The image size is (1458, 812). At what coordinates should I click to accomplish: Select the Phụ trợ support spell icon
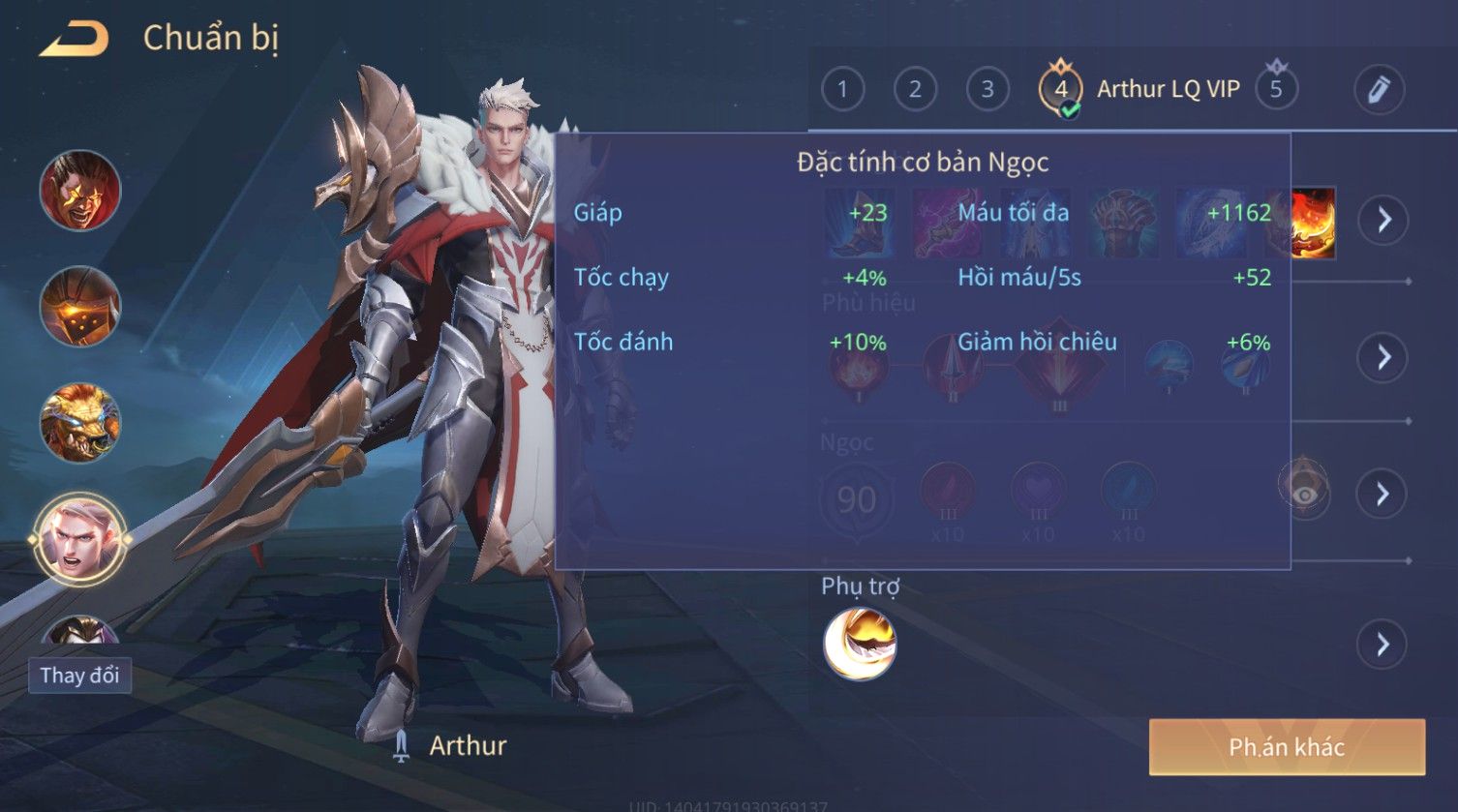pyautogui.click(x=860, y=645)
